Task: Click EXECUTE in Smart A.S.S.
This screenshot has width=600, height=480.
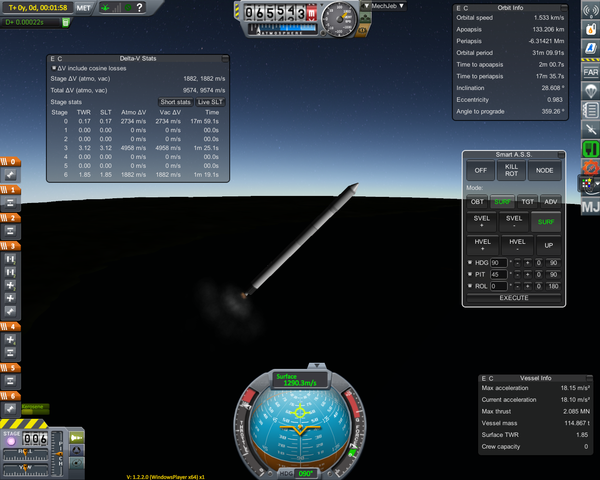Action: click(513, 298)
